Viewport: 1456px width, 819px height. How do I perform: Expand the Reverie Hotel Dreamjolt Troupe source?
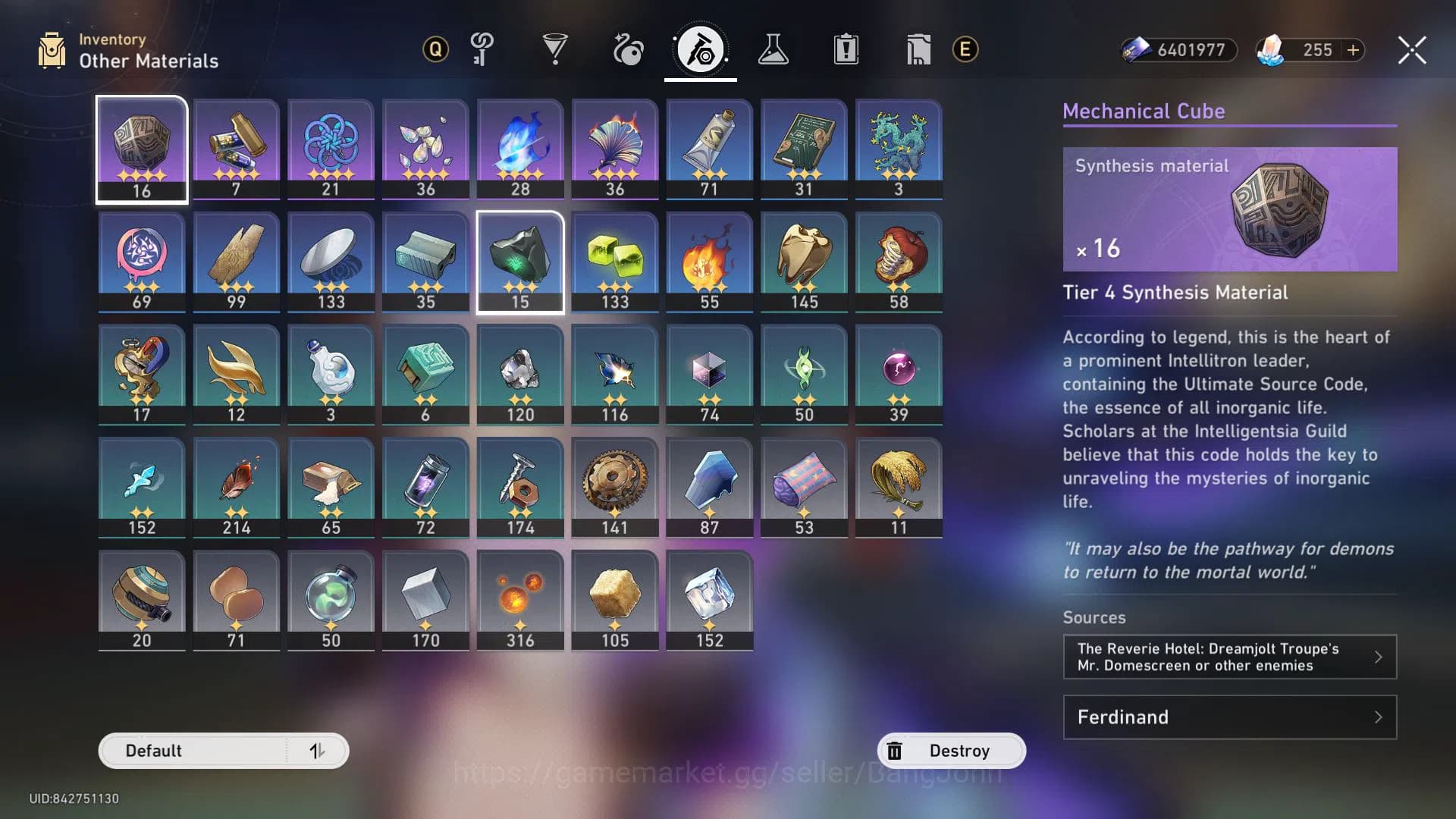coord(1228,657)
